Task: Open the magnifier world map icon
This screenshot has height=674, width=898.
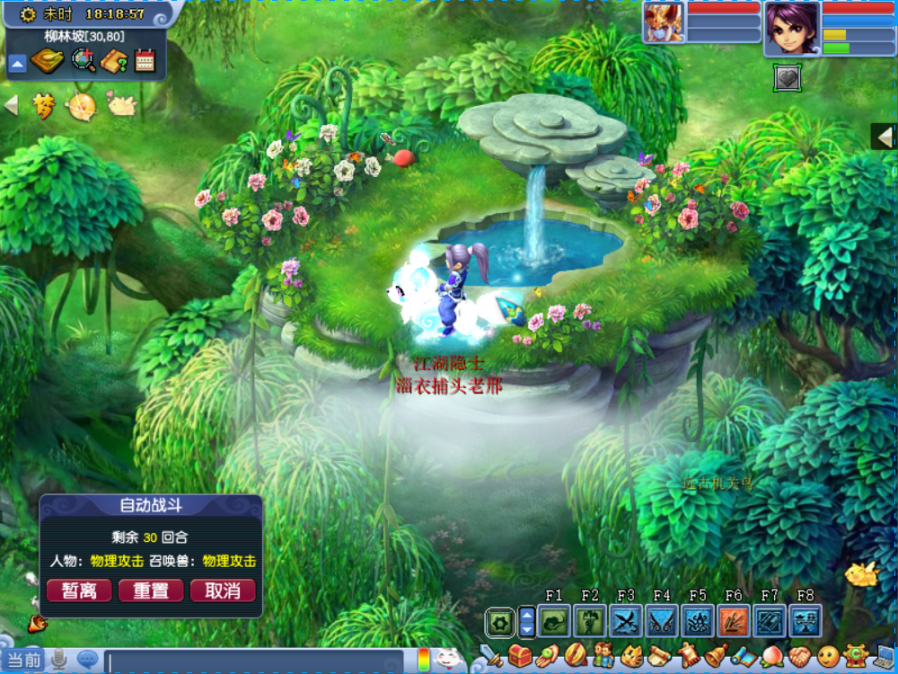Action: tap(85, 62)
